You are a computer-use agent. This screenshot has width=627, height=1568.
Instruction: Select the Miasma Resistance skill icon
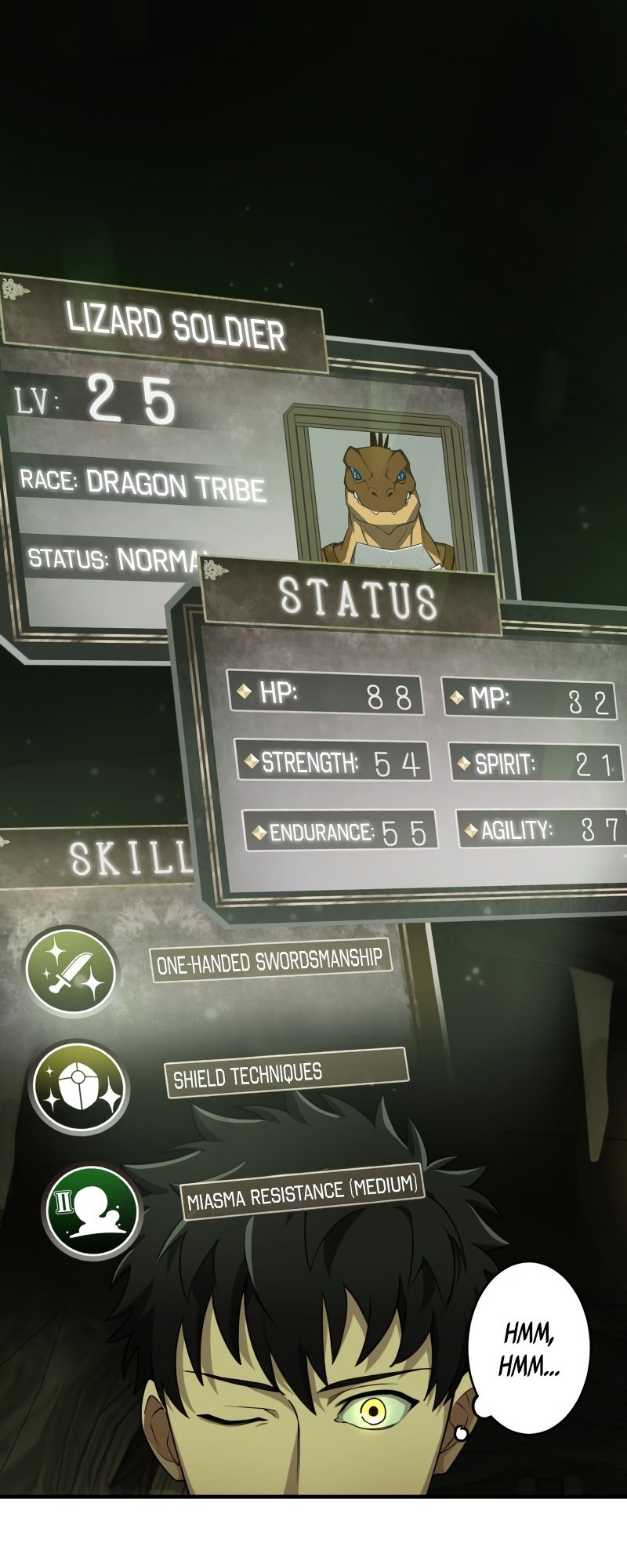(x=92, y=1210)
